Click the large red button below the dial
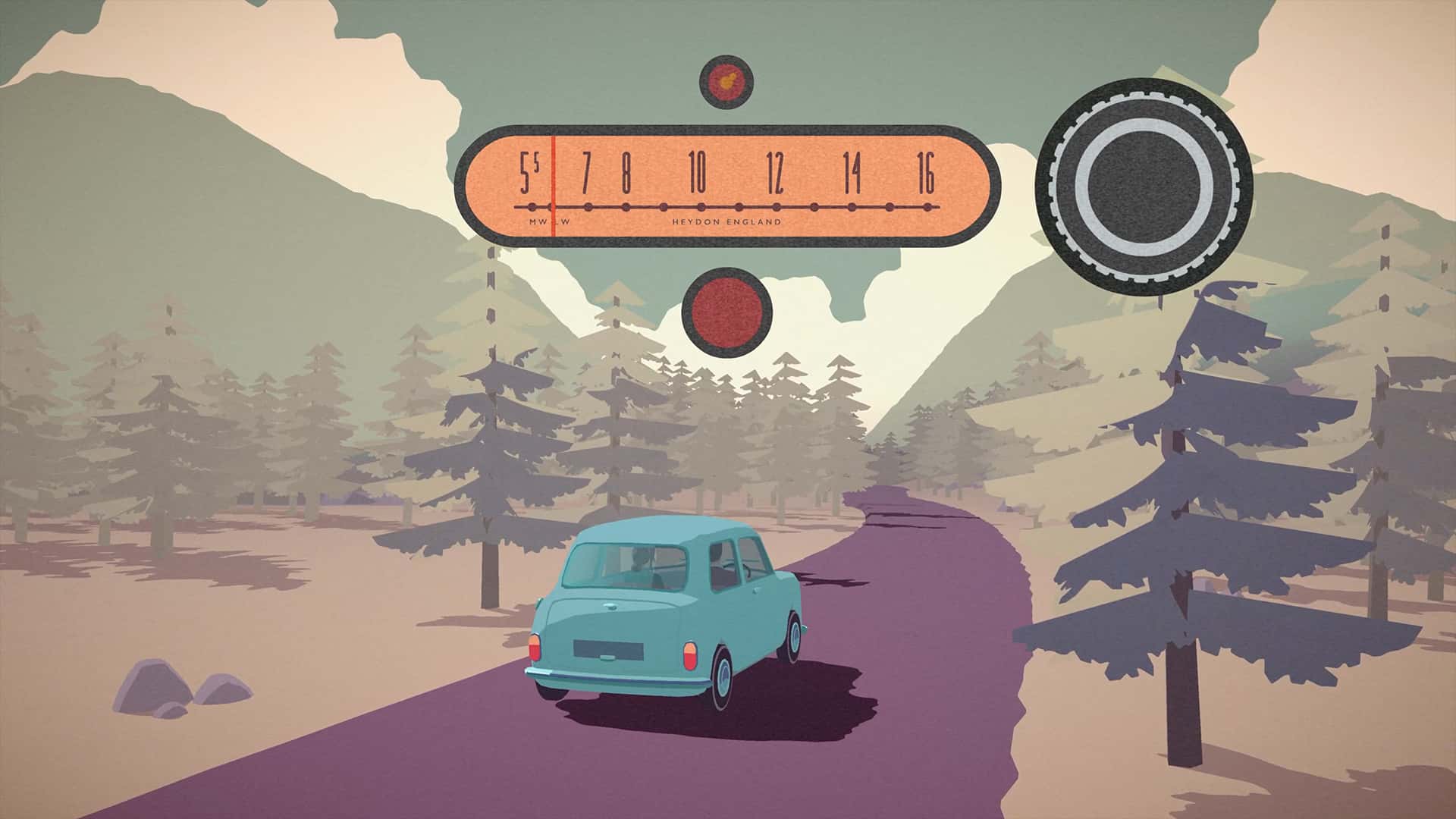The width and height of the screenshot is (1456, 819). point(726,312)
